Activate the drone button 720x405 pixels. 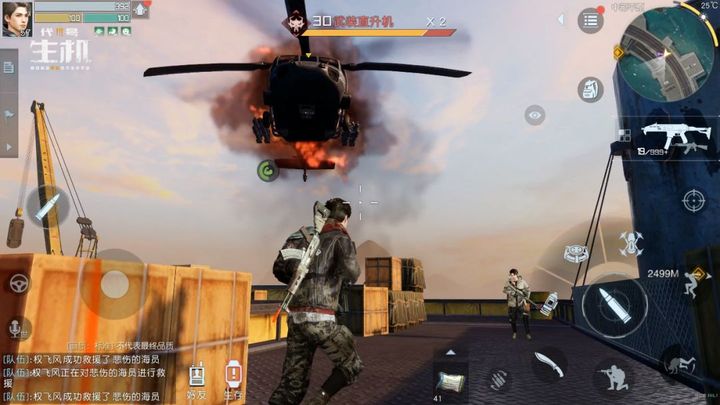click(x=629, y=240)
